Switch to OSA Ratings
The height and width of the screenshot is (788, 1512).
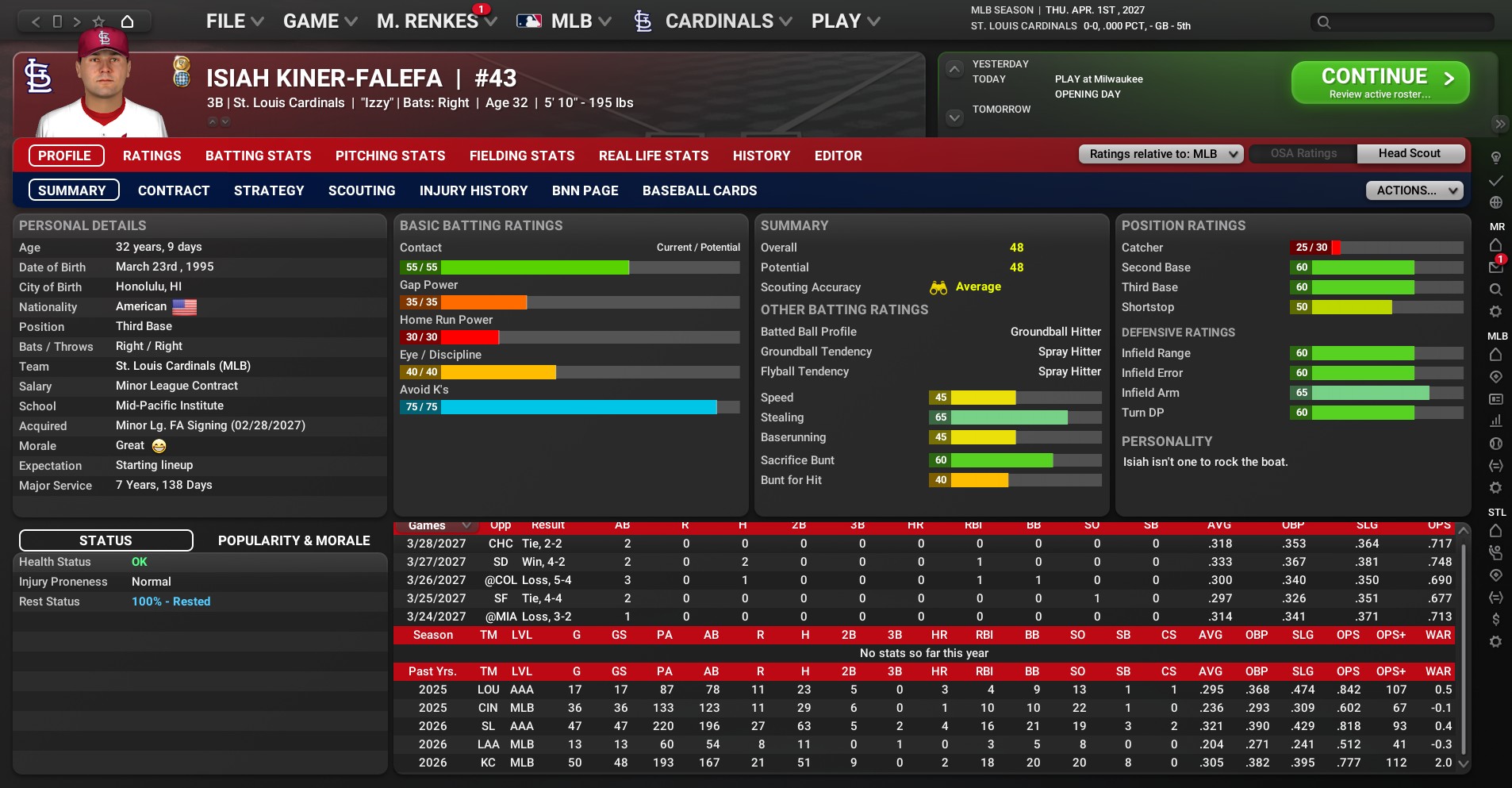tap(1303, 154)
